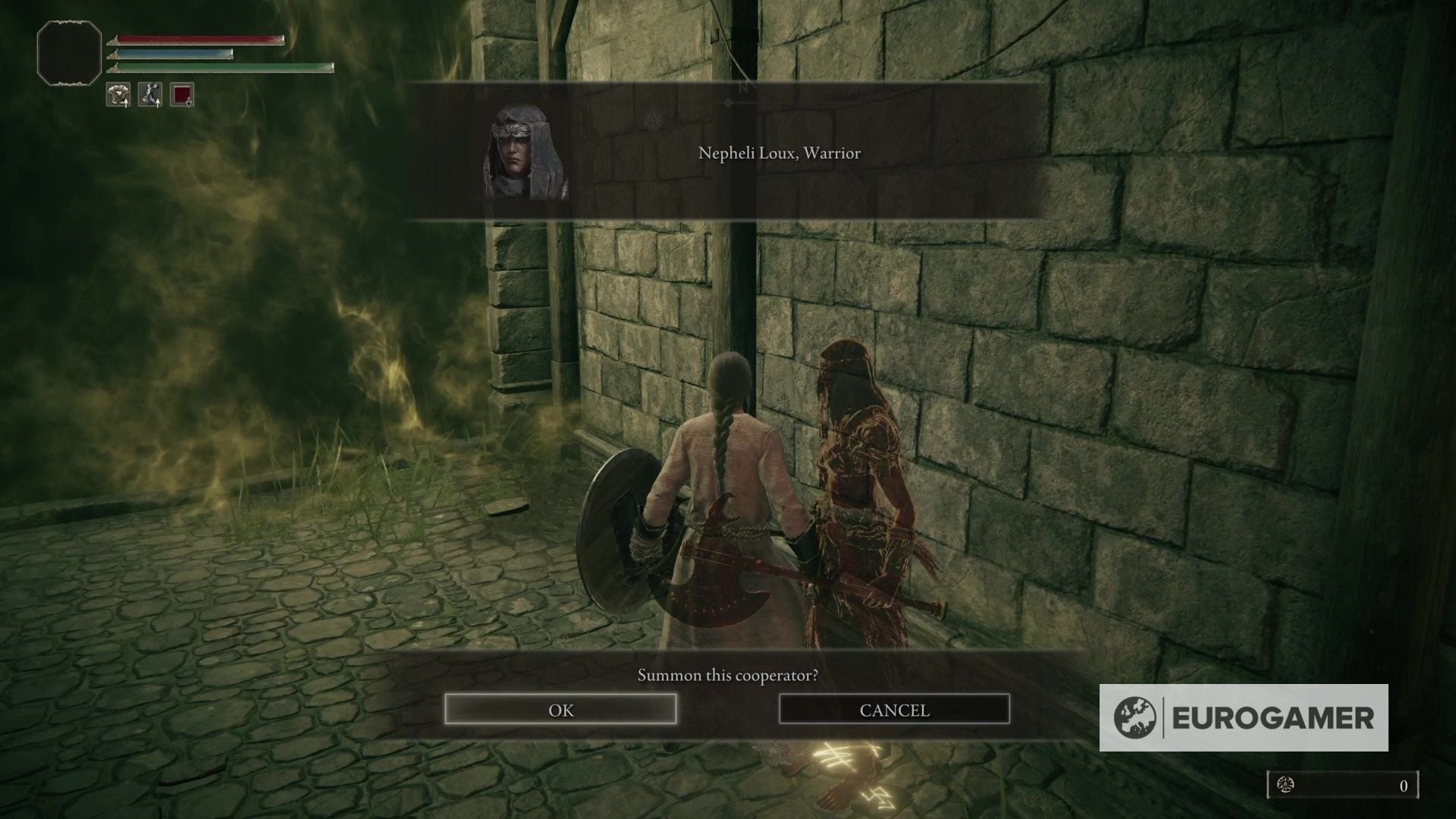The image size is (1456, 819).
Task: Click the armor buff status icon
Action: pyautogui.click(x=118, y=95)
